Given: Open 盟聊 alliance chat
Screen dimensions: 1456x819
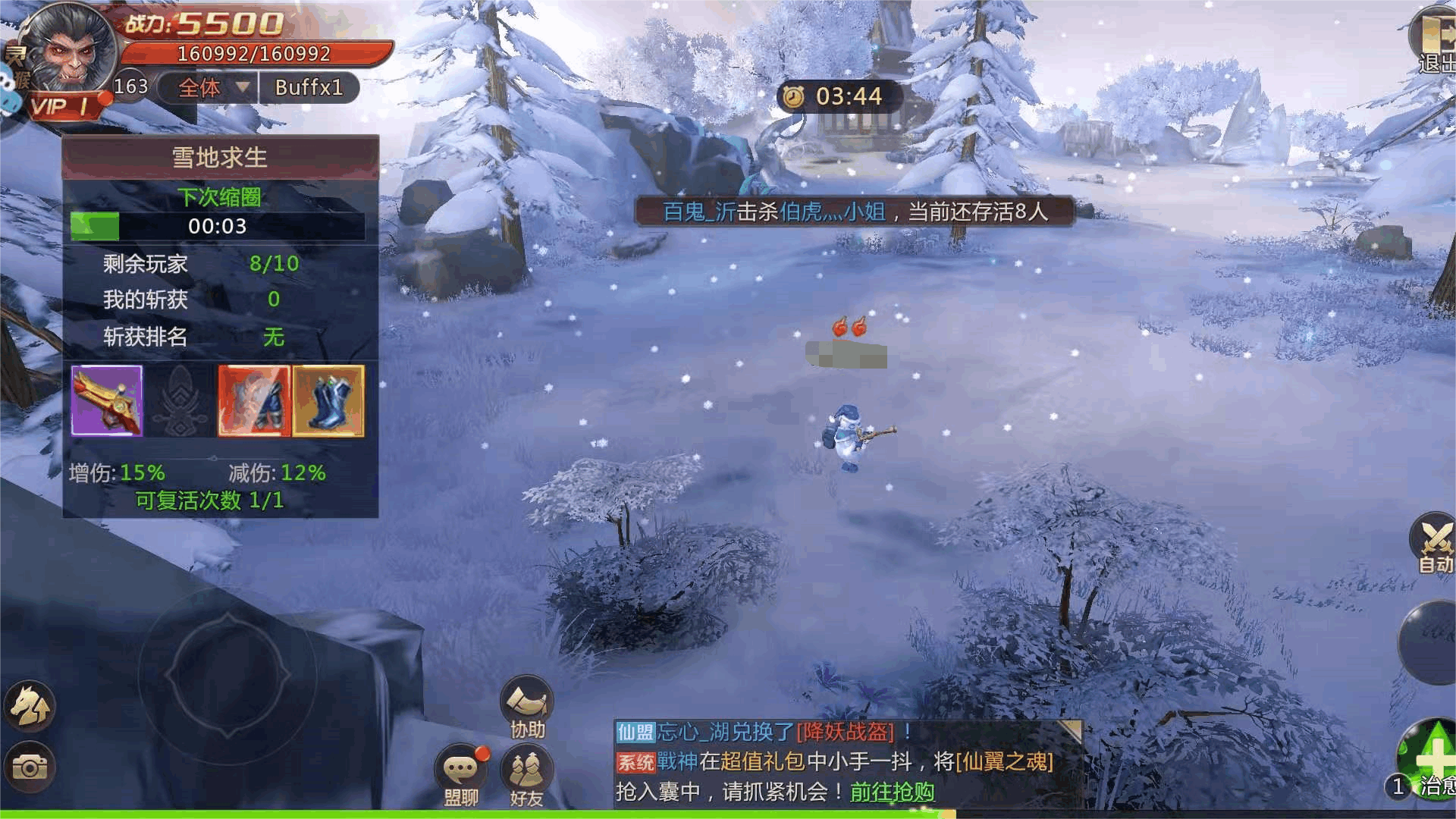Looking at the screenshot, I should pos(460,775).
